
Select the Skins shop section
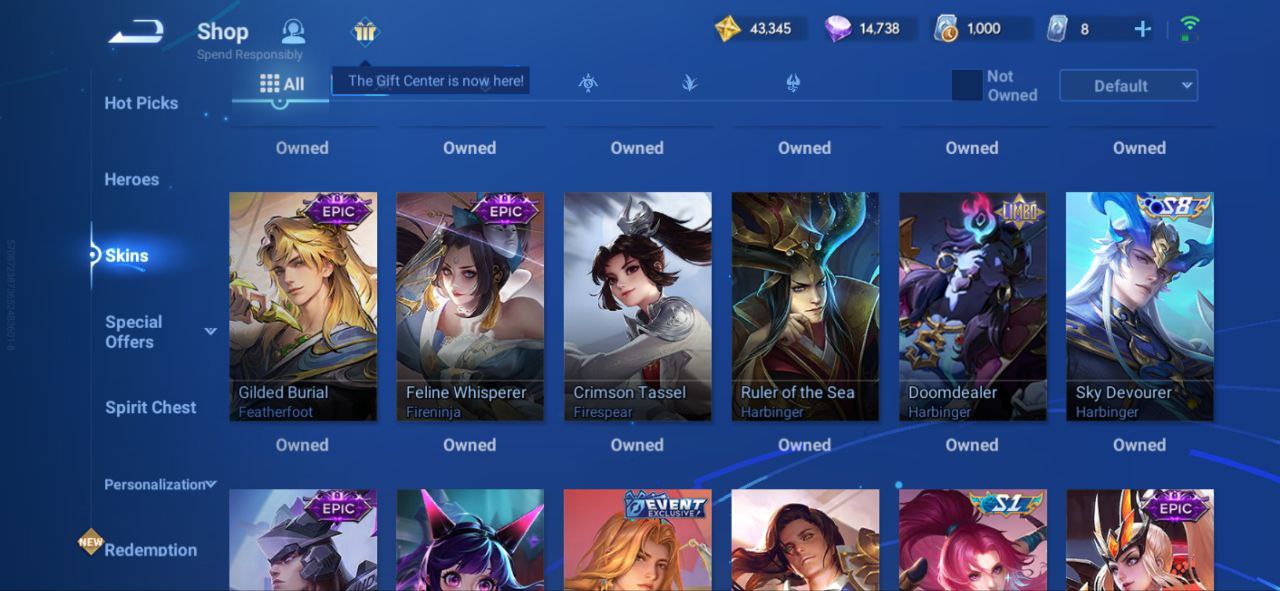[x=127, y=256]
